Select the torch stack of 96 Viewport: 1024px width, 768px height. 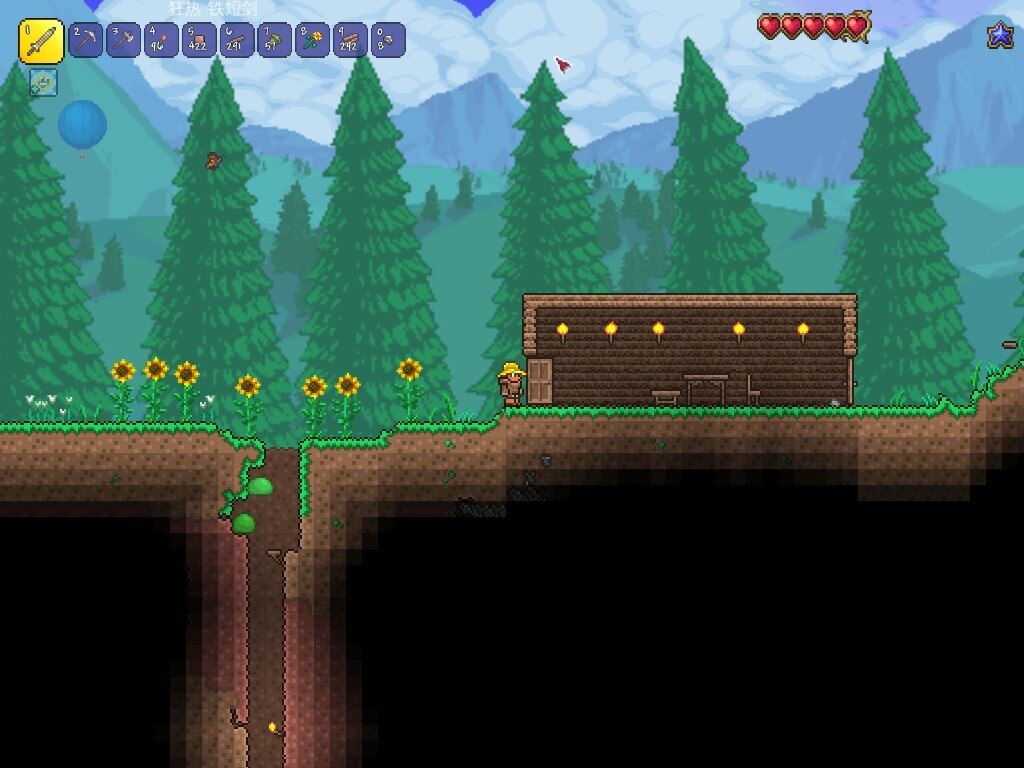(161, 40)
